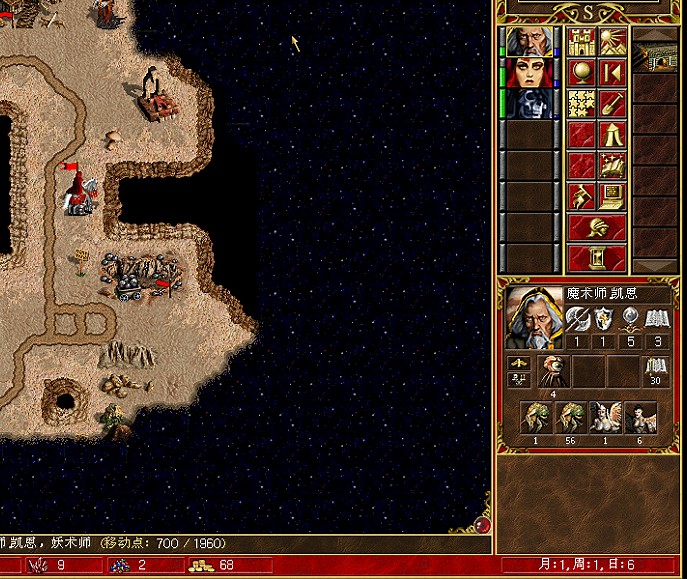
Task: Click the large hero portrait in the info panel
Action: click(x=534, y=317)
